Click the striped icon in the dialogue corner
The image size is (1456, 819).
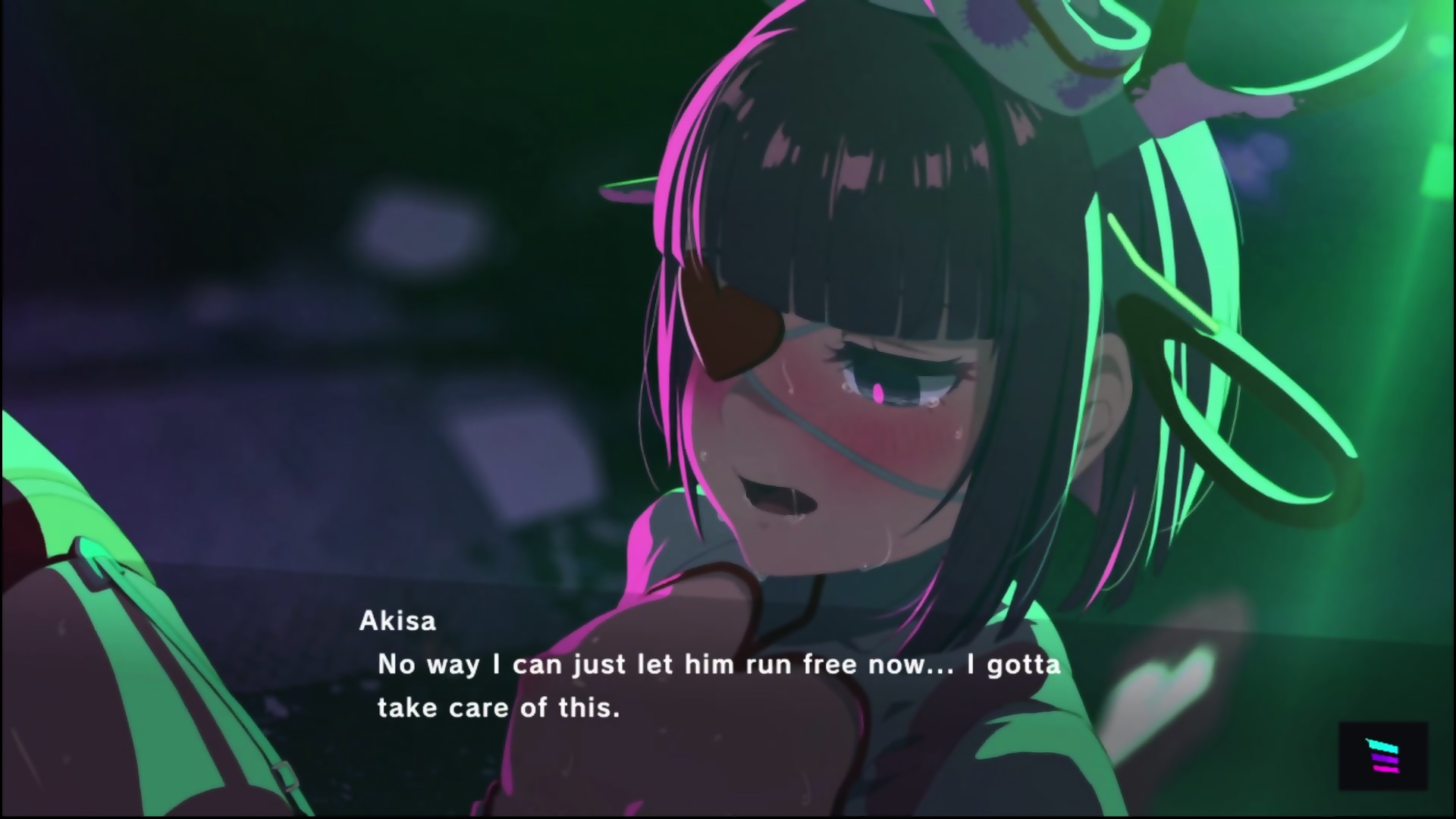click(x=1382, y=755)
